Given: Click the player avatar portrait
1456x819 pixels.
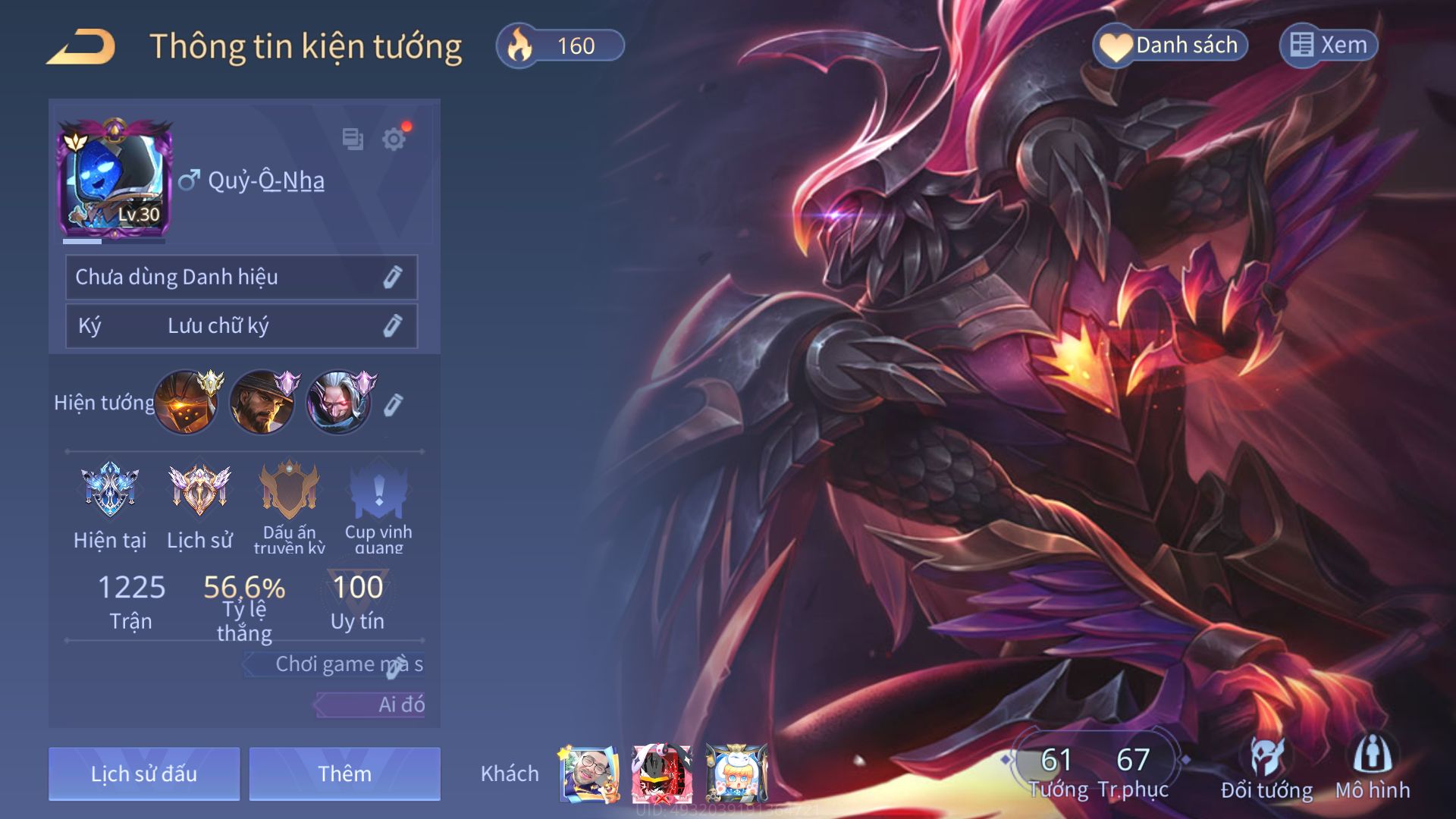Looking at the screenshot, I should click(x=115, y=180).
